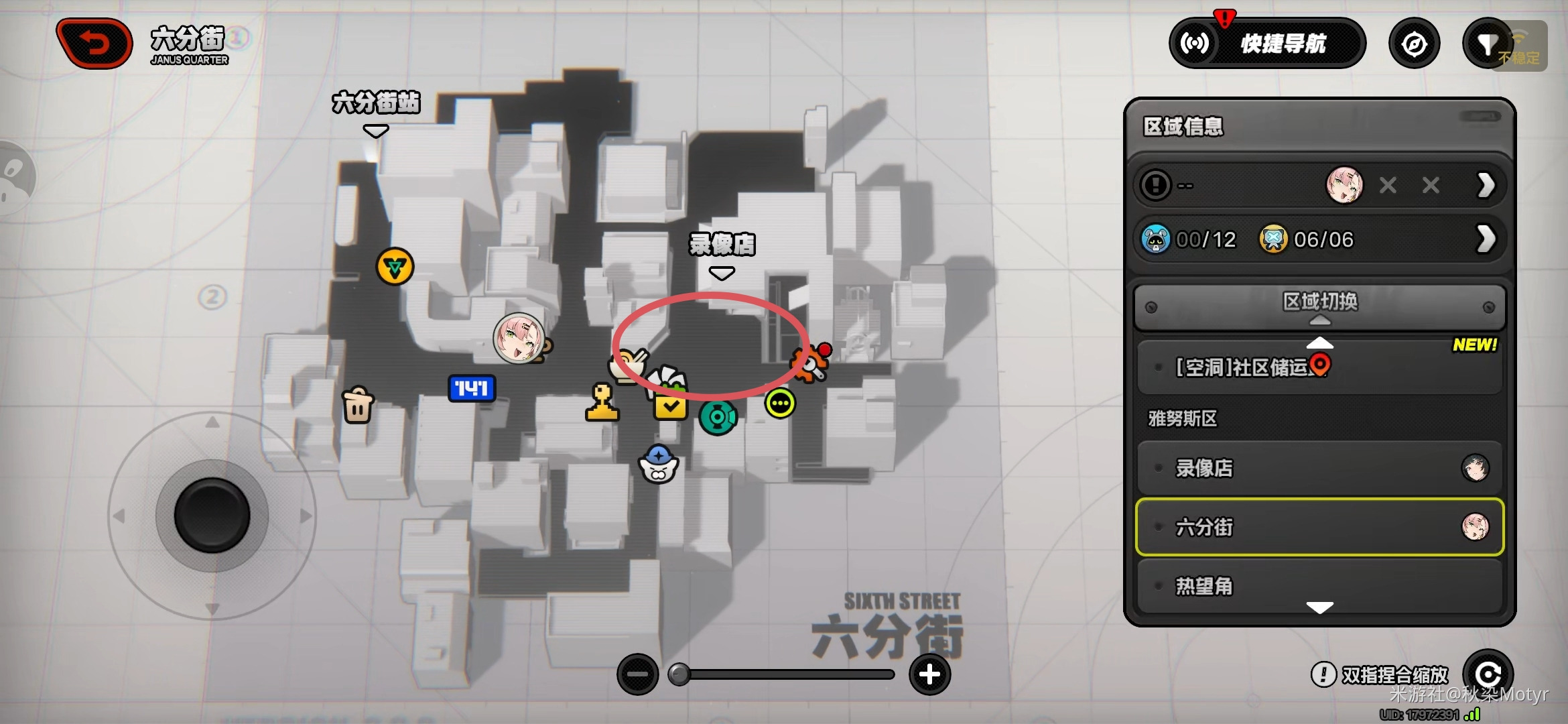Go back with the red return button

point(95,44)
